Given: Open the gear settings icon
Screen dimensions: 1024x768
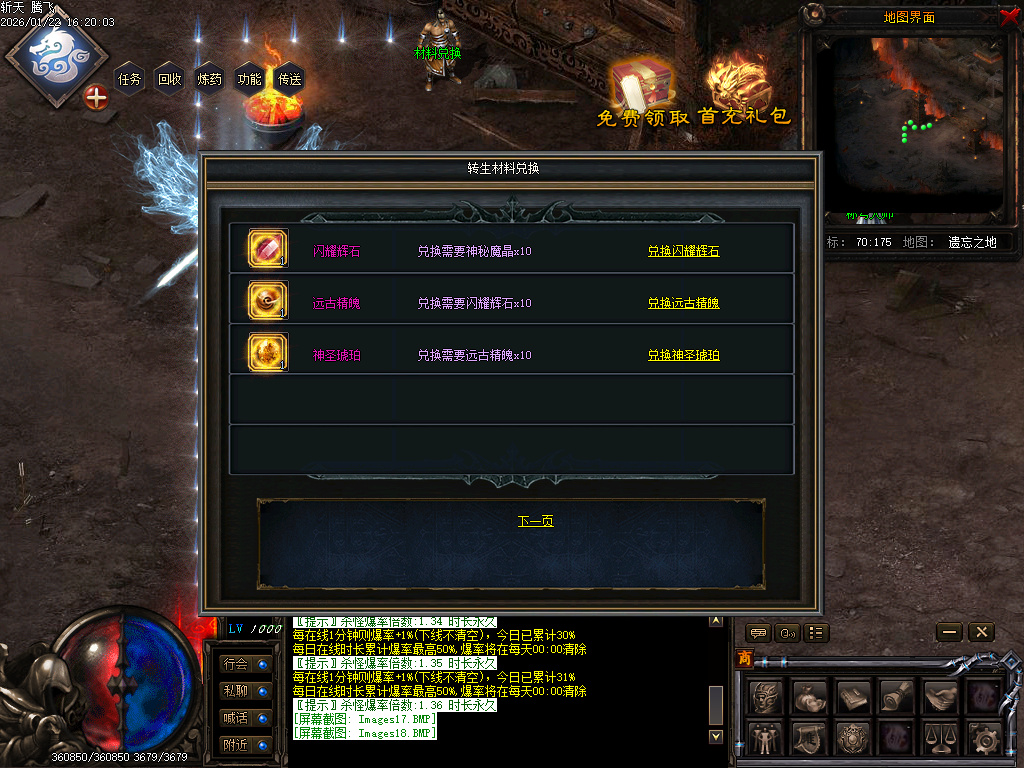Looking at the screenshot, I should point(984,738).
